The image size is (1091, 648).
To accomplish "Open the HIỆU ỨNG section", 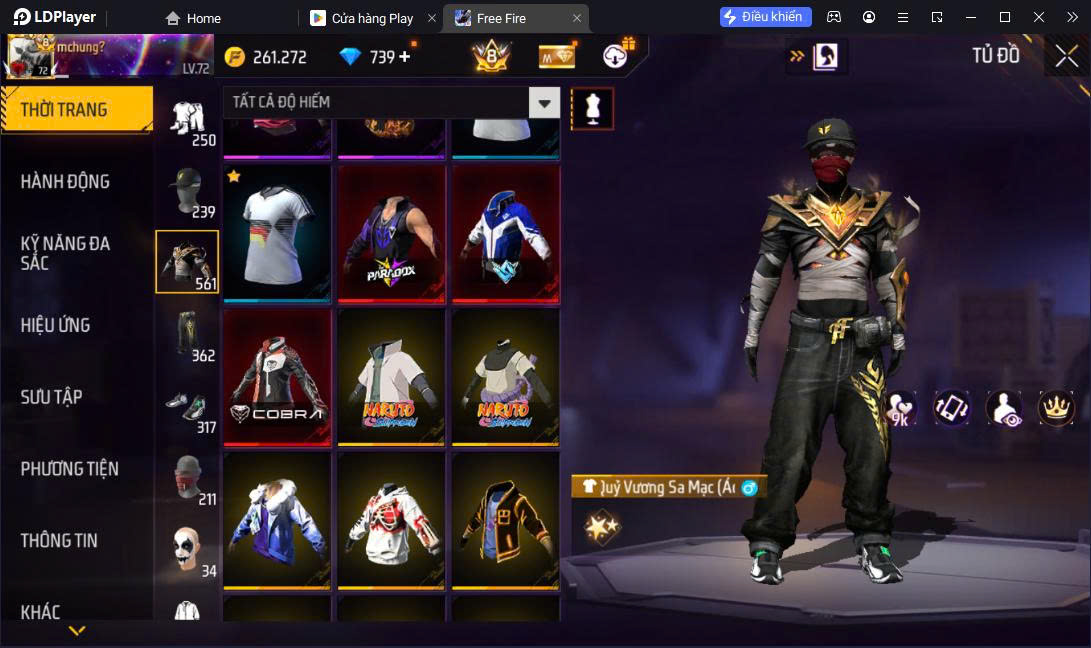I will coord(56,325).
